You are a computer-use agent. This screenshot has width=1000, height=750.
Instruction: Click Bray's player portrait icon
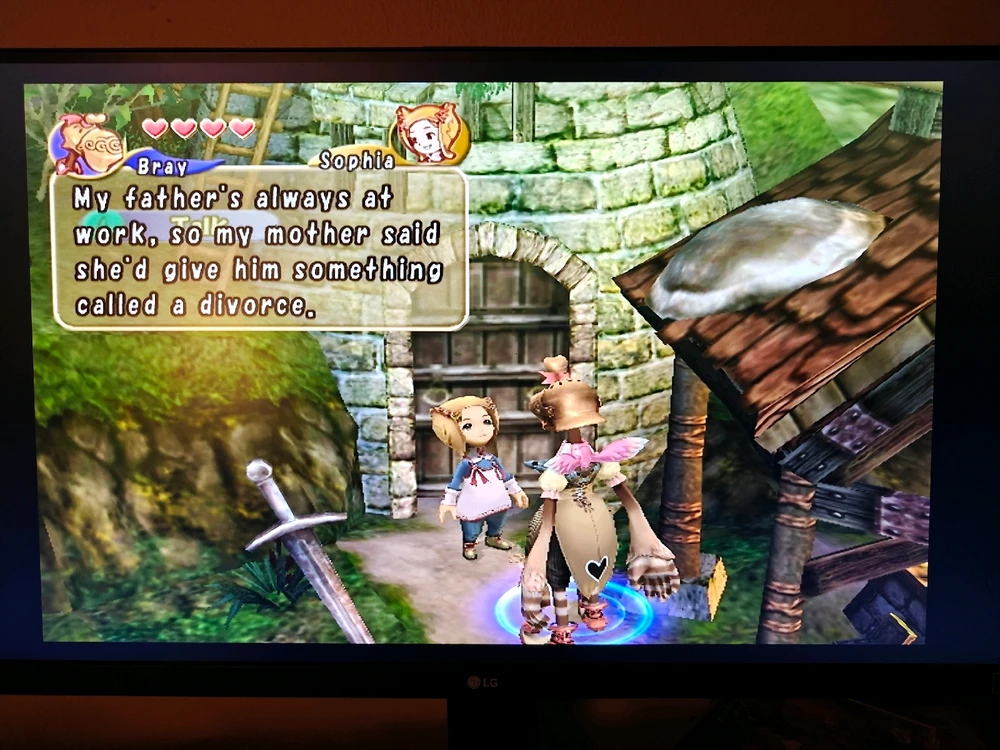point(88,143)
